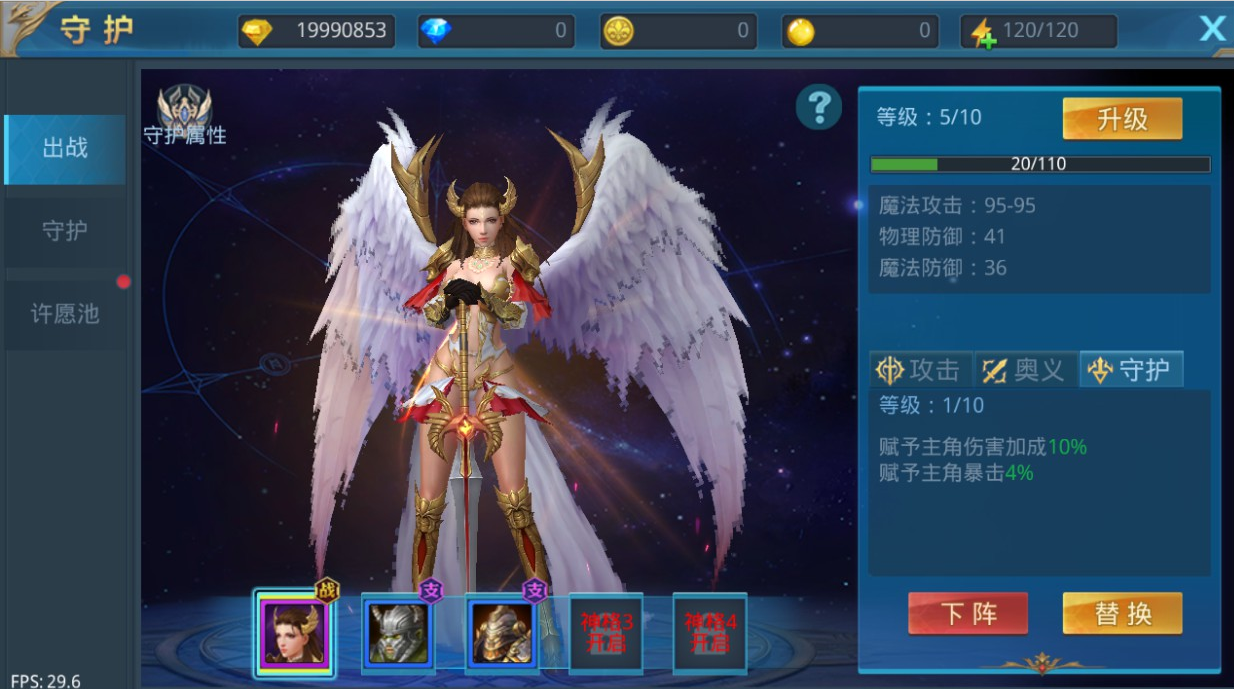The height and width of the screenshot is (689, 1234).
Task: Select the 守护 skill tab
Action: (x=1131, y=370)
